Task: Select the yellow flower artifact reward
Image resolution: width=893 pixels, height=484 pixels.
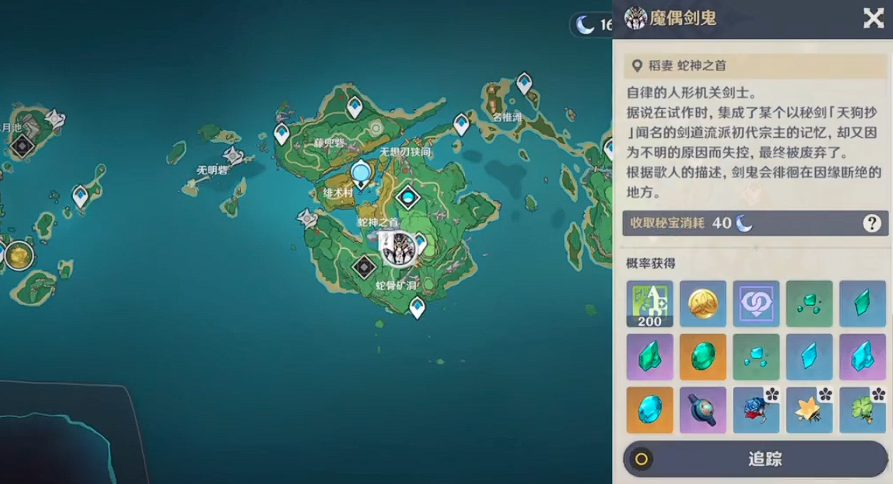Action: [x=809, y=410]
